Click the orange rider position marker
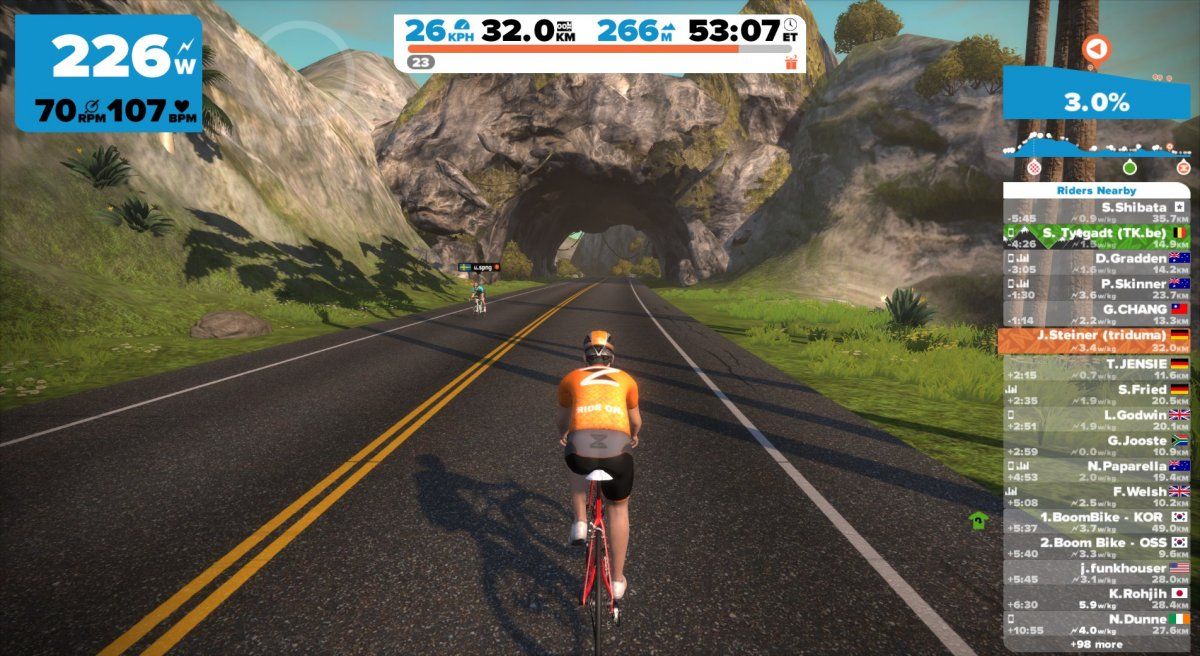Image resolution: width=1200 pixels, height=656 pixels. 1097,48
